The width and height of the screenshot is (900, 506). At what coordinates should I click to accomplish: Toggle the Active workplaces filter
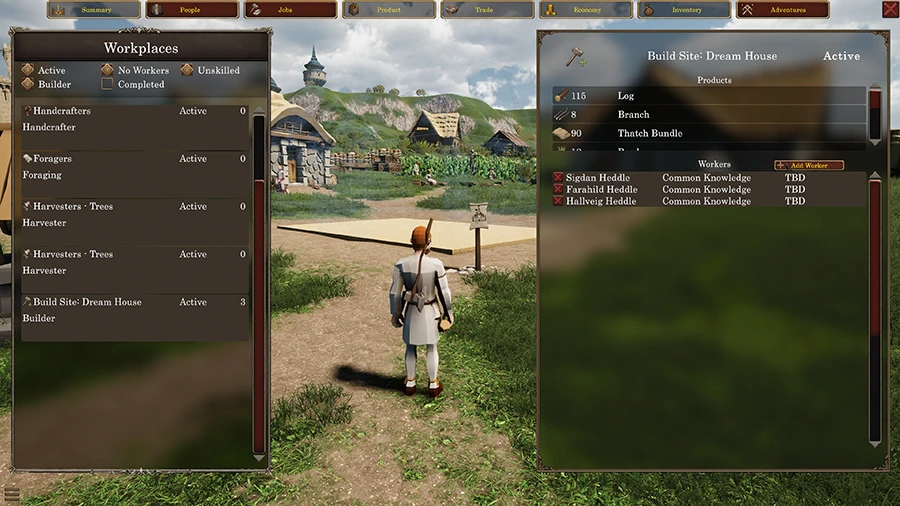(28, 71)
